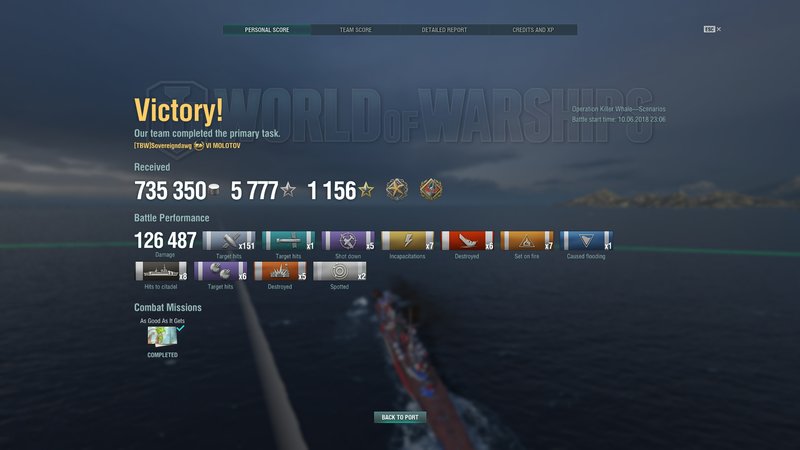Switch to the Team Score tab
800x450 pixels.
(355, 30)
